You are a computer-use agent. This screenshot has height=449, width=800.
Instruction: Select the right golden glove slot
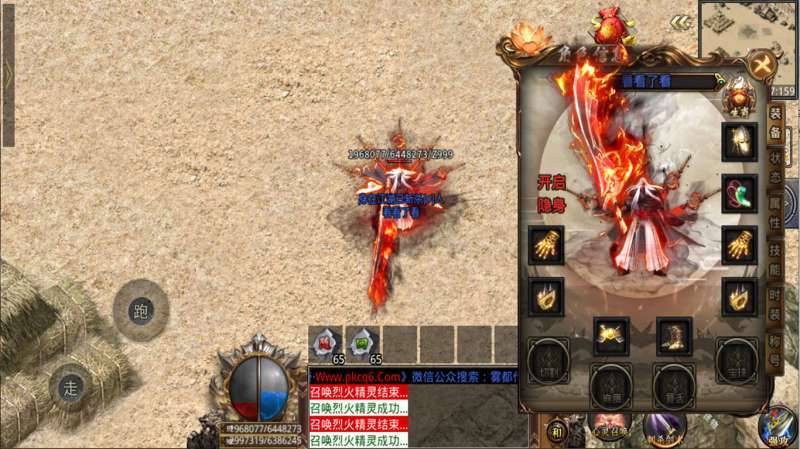(739, 243)
